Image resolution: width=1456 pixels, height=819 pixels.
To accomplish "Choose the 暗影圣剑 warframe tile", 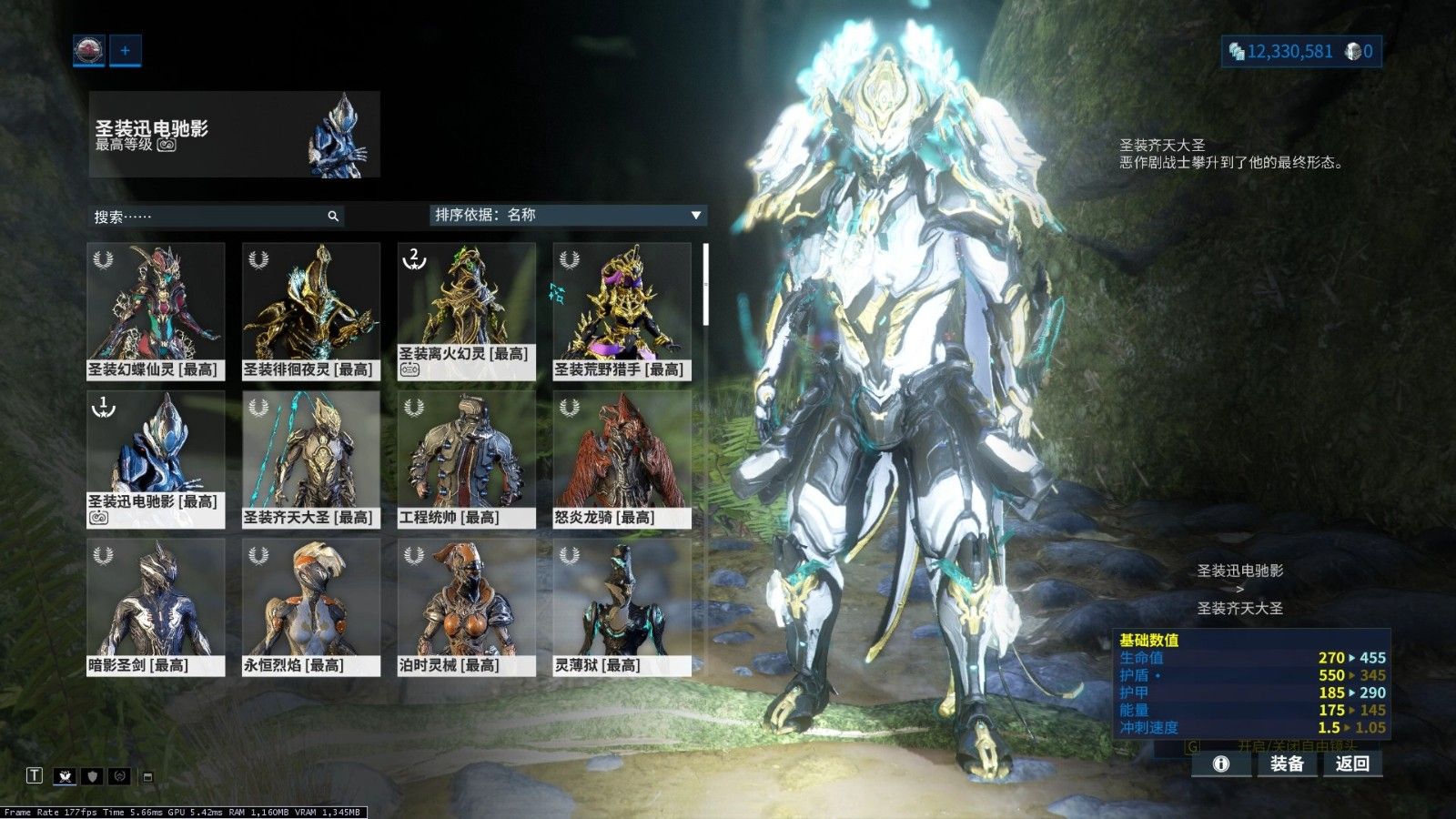I will (x=156, y=607).
